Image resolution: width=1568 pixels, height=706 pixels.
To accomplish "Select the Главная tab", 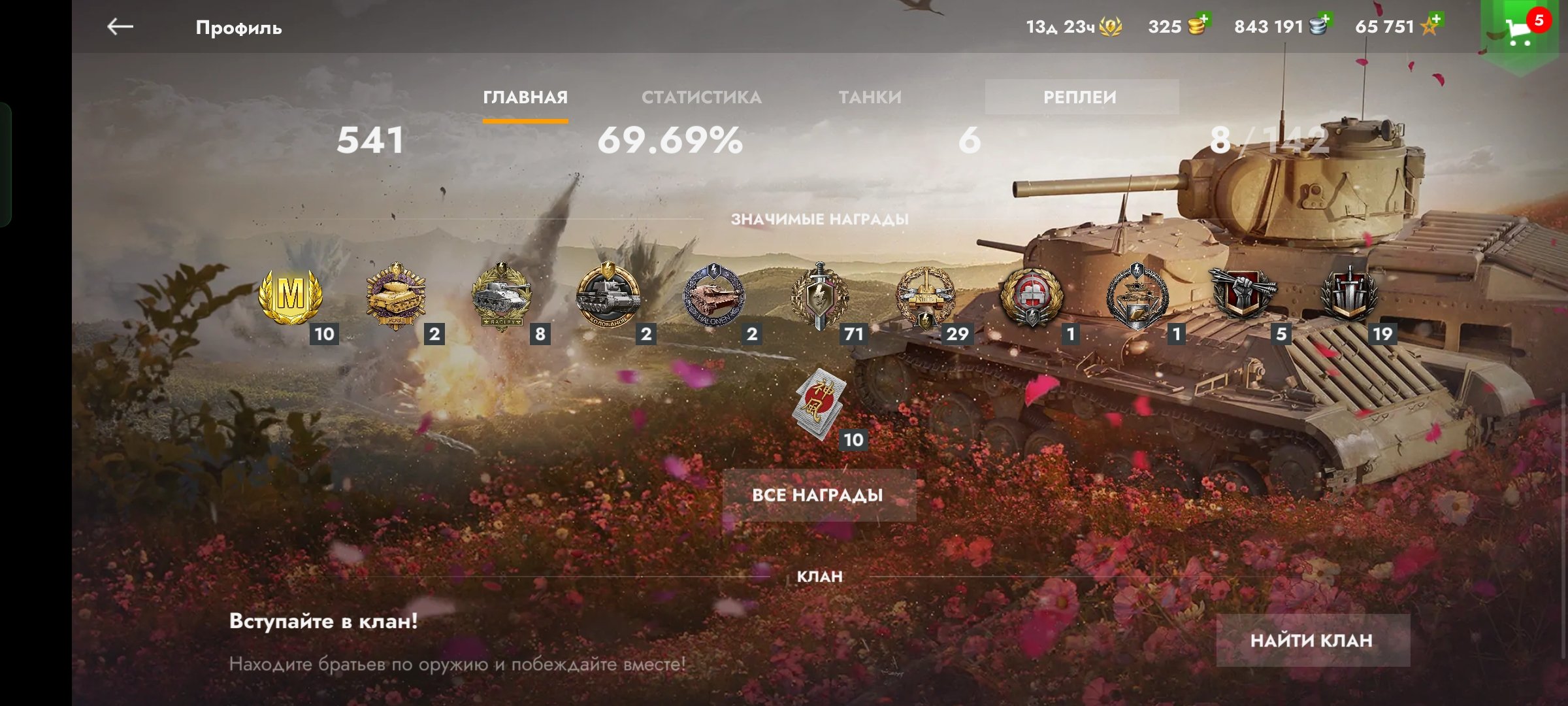I will point(525,97).
